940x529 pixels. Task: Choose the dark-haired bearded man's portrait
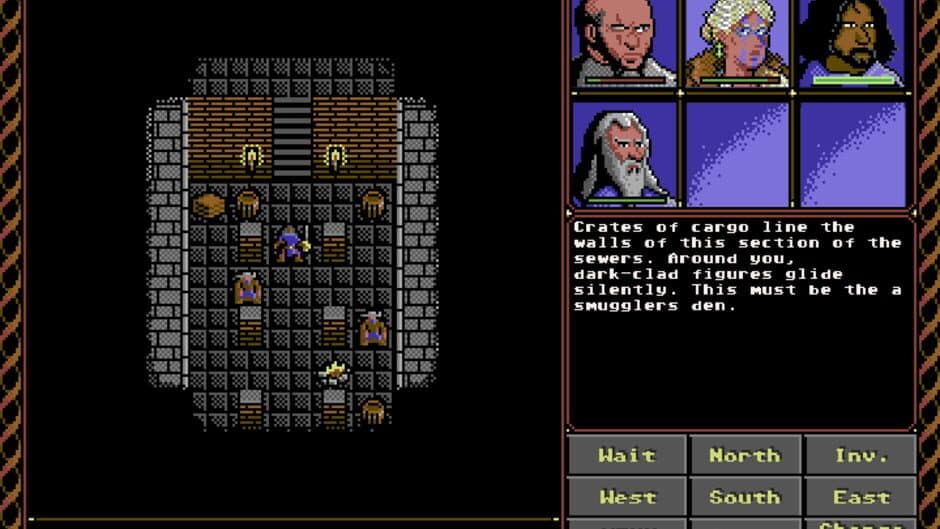853,44
